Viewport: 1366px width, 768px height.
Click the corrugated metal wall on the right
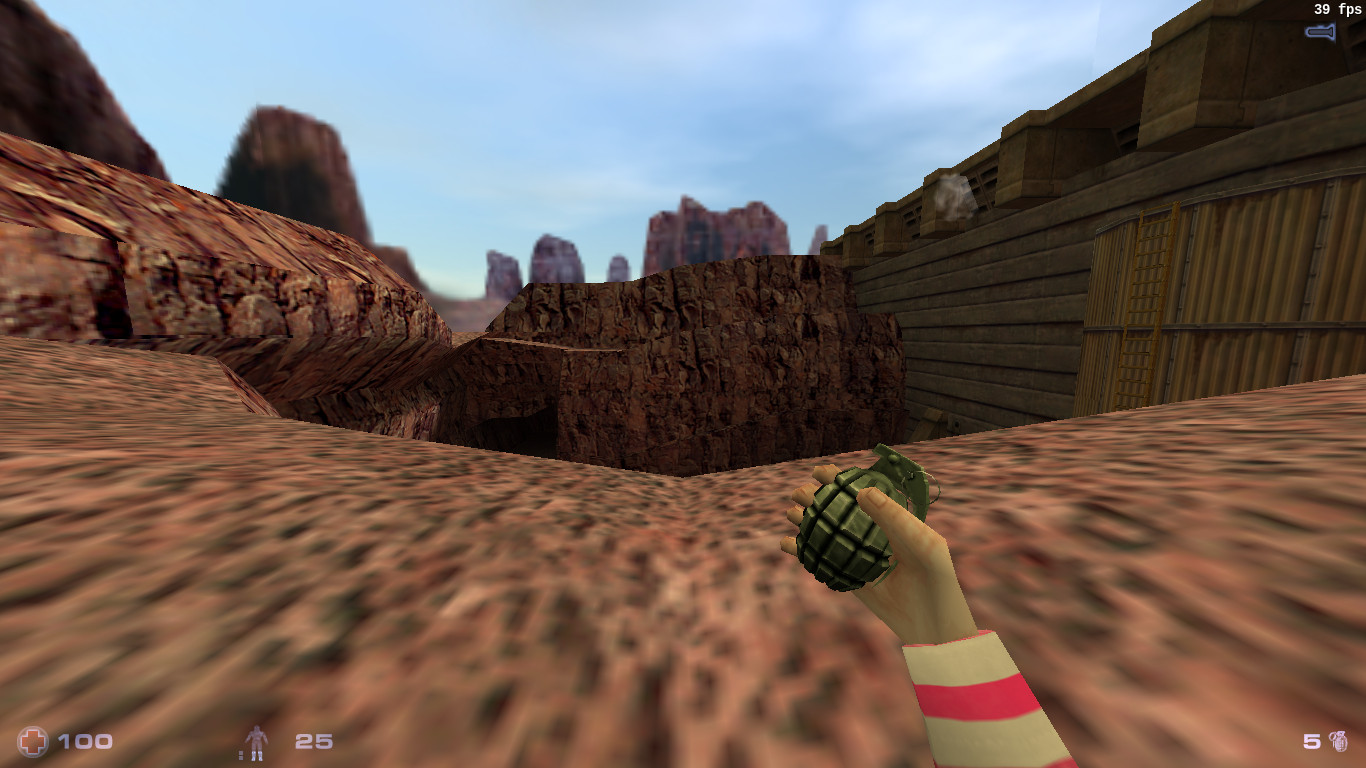pos(1250,320)
